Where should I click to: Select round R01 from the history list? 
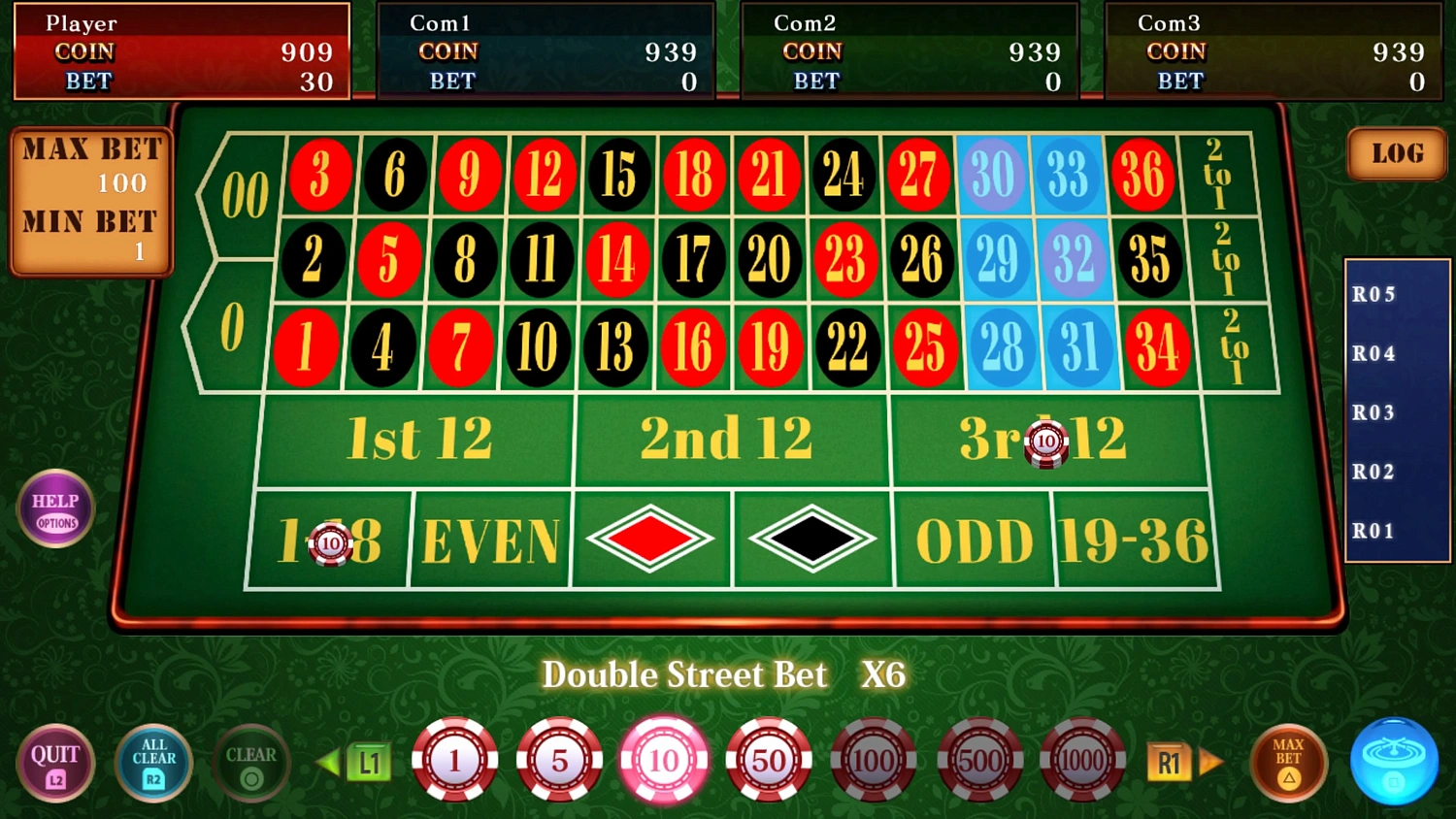1374,530
